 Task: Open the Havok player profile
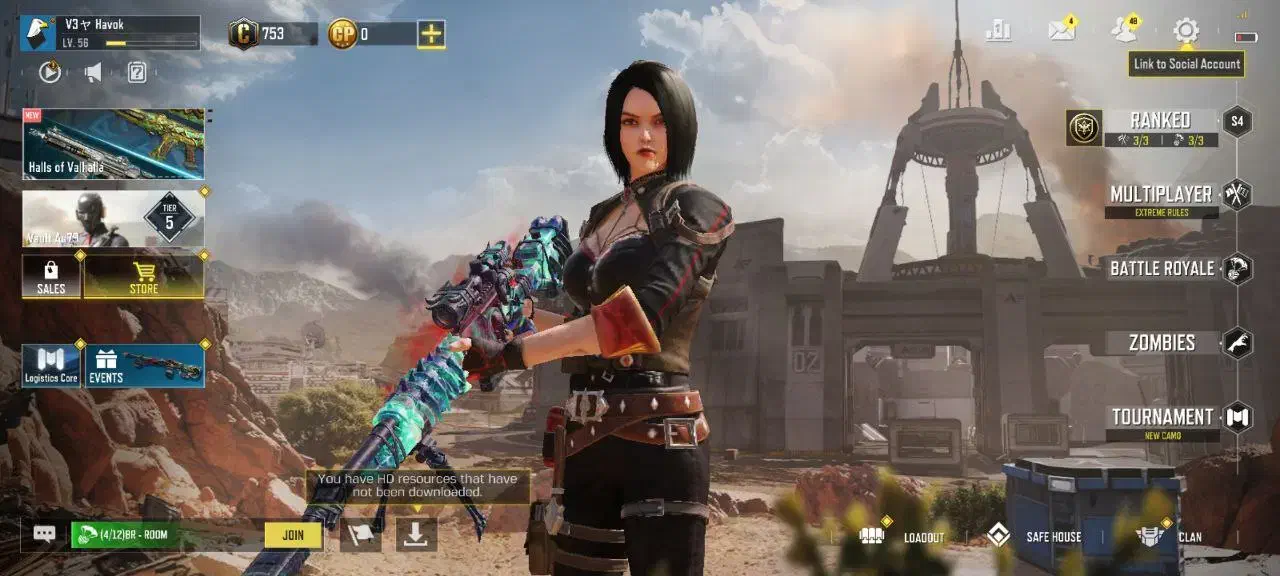point(110,33)
